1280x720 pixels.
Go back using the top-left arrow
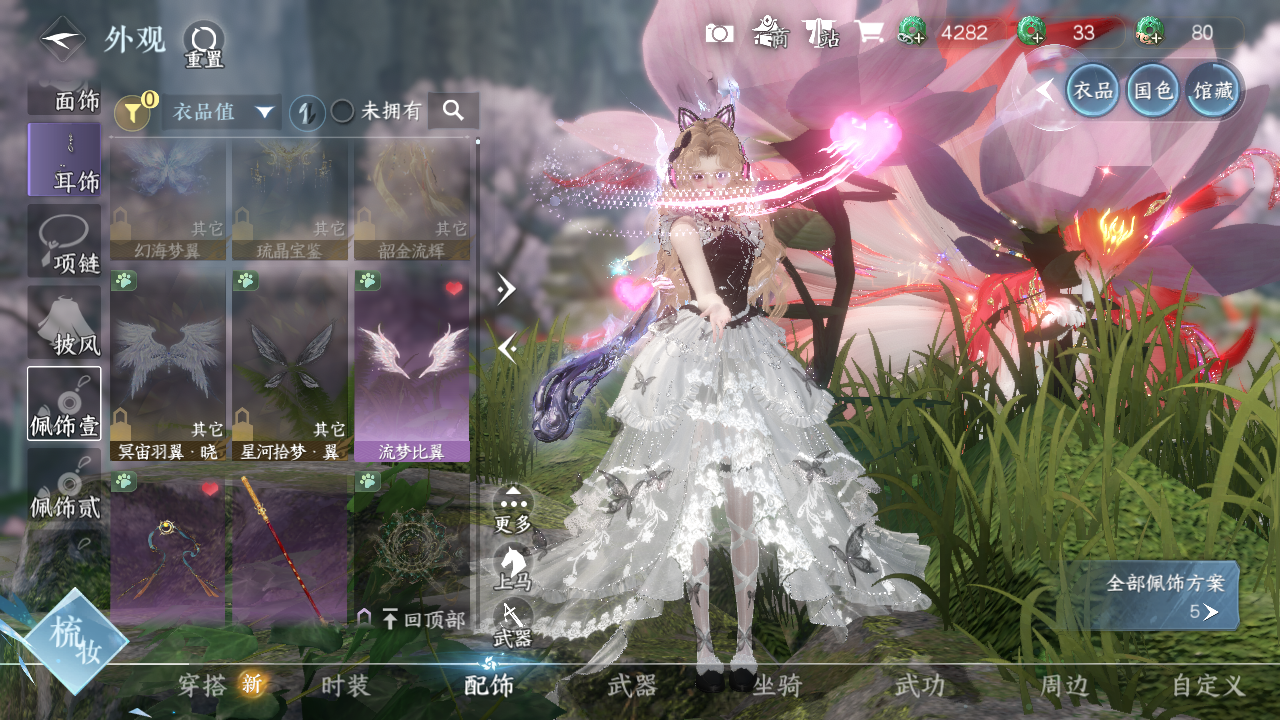point(62,40)
